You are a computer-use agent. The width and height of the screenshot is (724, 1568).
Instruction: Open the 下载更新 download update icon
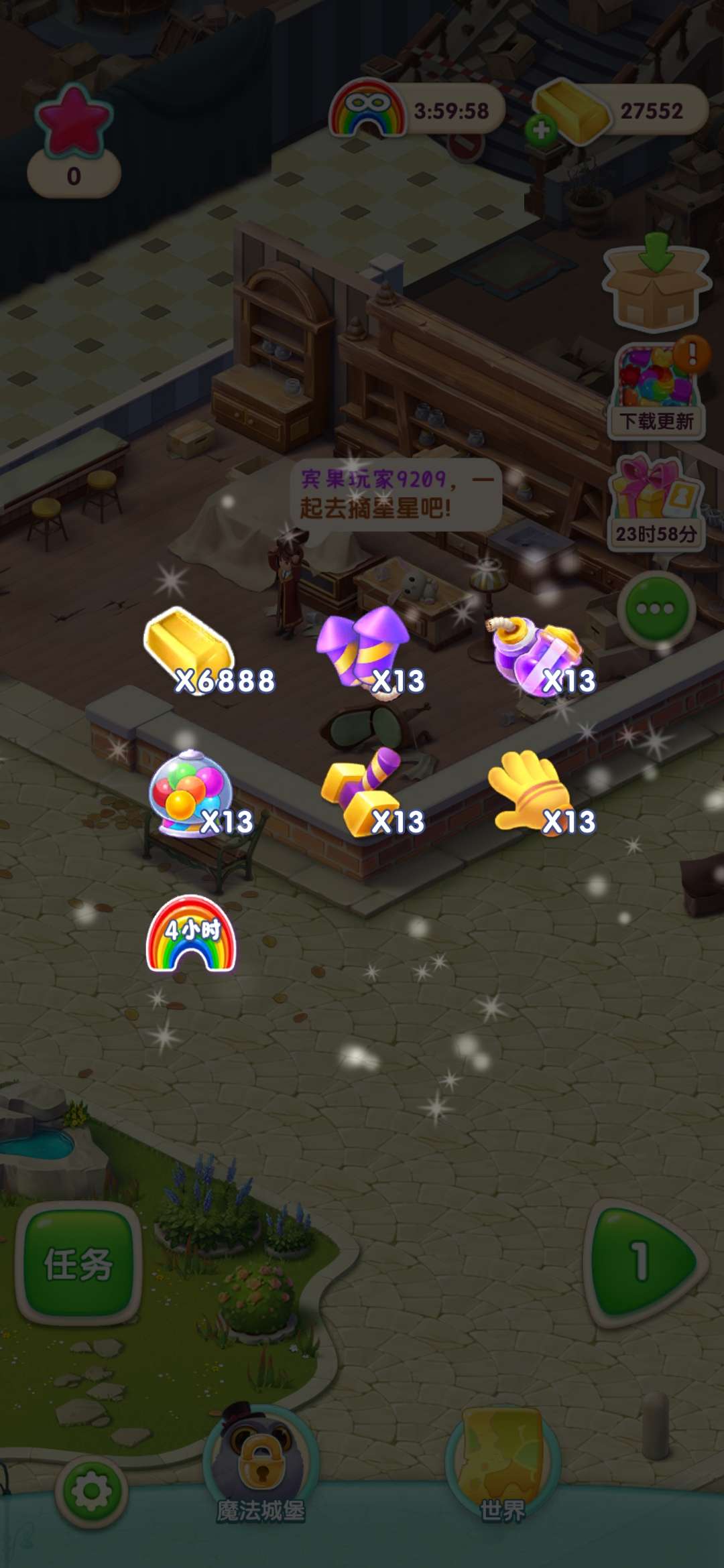[657, 390]
